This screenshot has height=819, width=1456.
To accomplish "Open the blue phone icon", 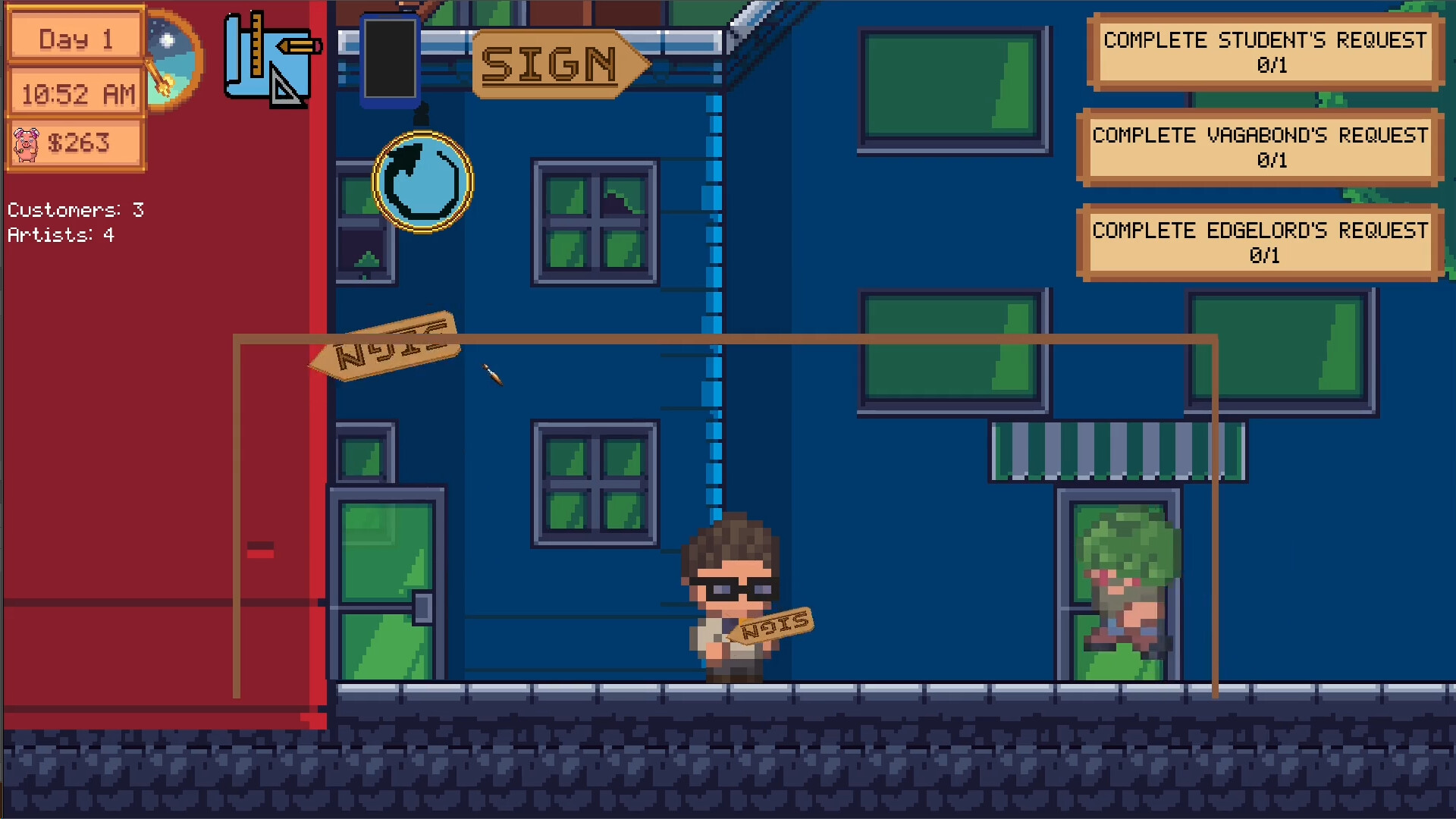I will pos(389,59).
